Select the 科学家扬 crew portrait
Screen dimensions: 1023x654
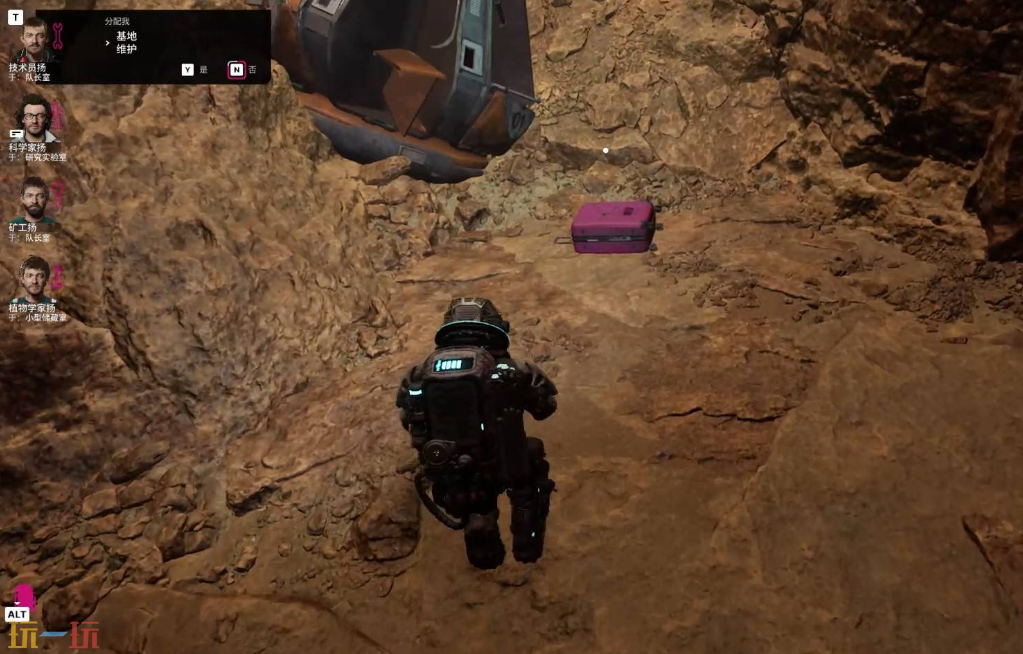(35, 118)
